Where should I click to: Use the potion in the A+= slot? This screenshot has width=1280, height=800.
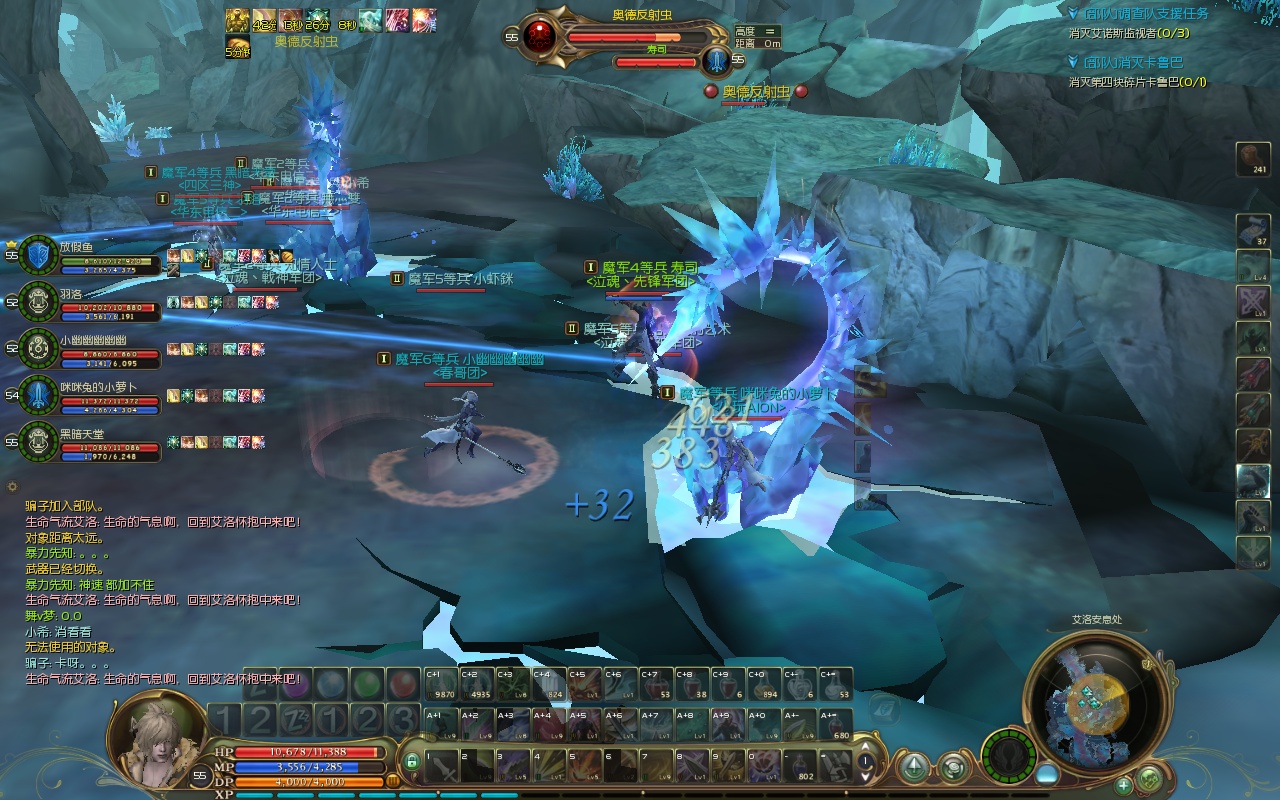coord(836,725)
